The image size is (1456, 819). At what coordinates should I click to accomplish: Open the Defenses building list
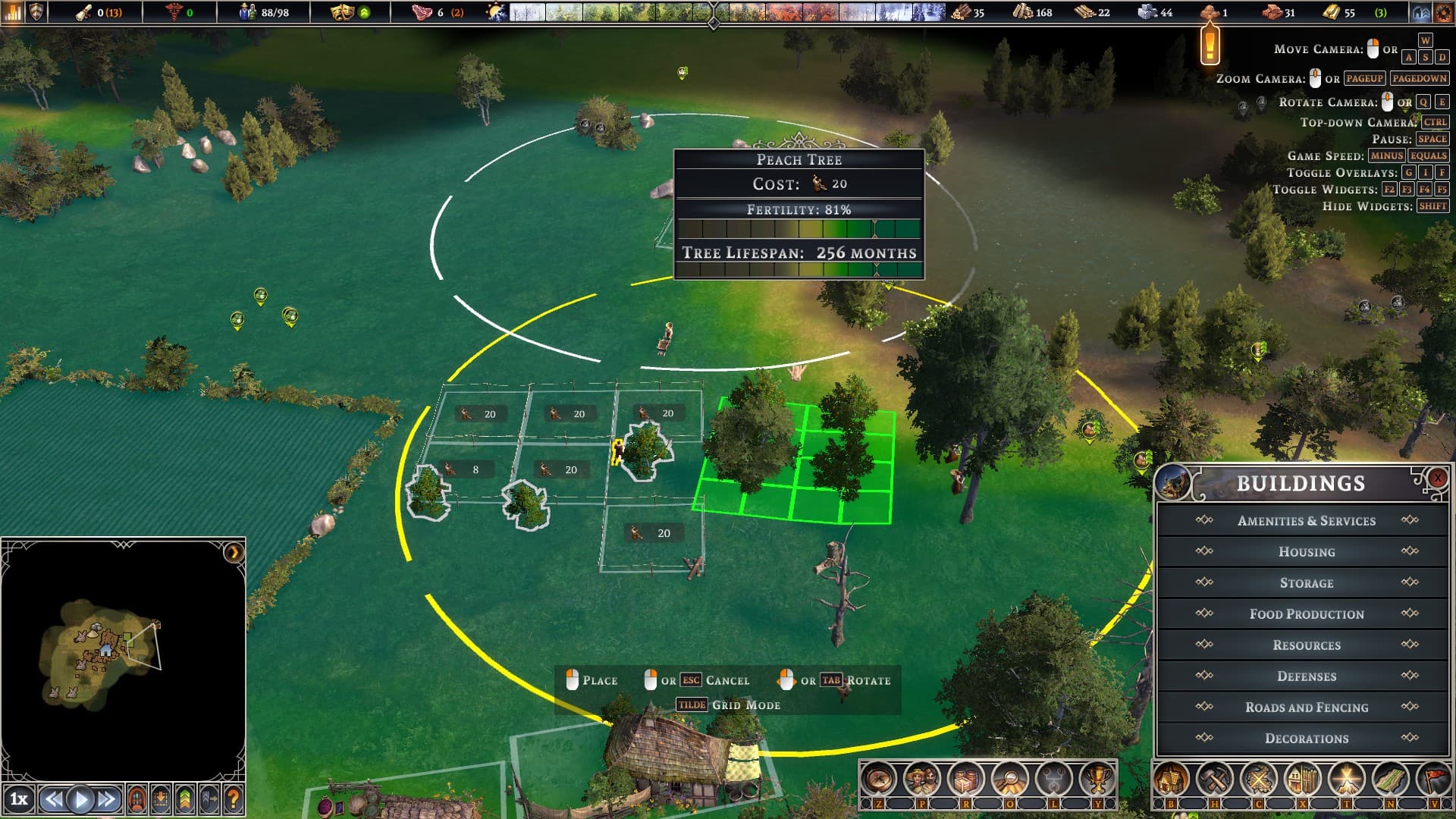click(x=1306, y=676)
